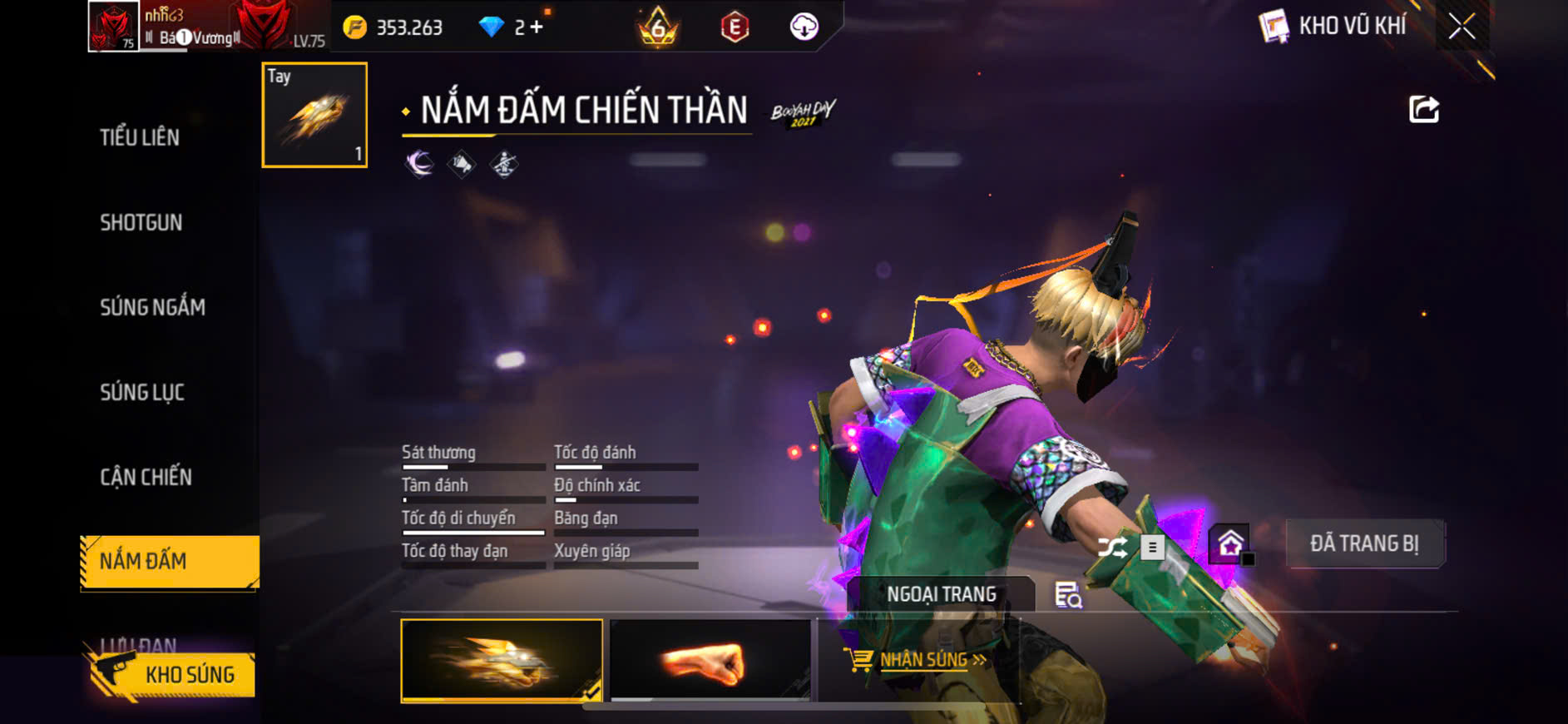Choose the default orange fist skin
This screenshot has height=724, width=1568.
(x=710, y=661)
